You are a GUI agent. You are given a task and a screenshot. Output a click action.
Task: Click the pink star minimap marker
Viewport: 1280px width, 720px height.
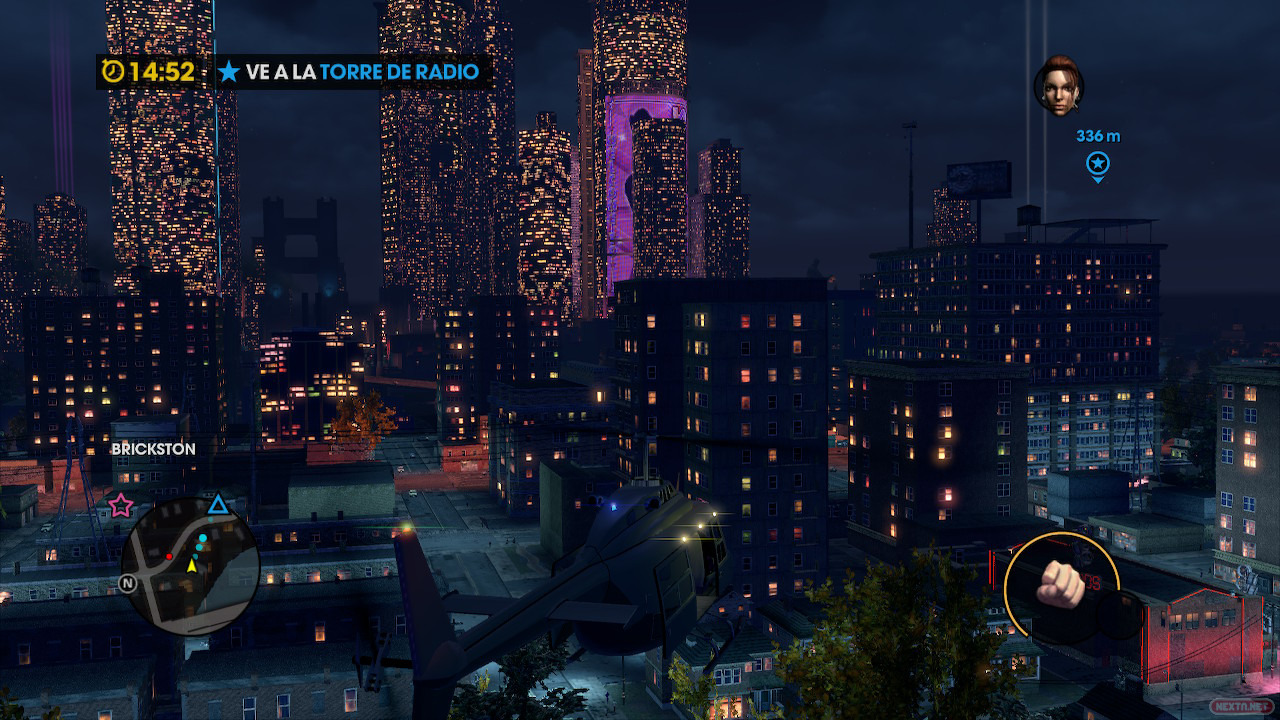pyautogui.click(x=121, y=504)
